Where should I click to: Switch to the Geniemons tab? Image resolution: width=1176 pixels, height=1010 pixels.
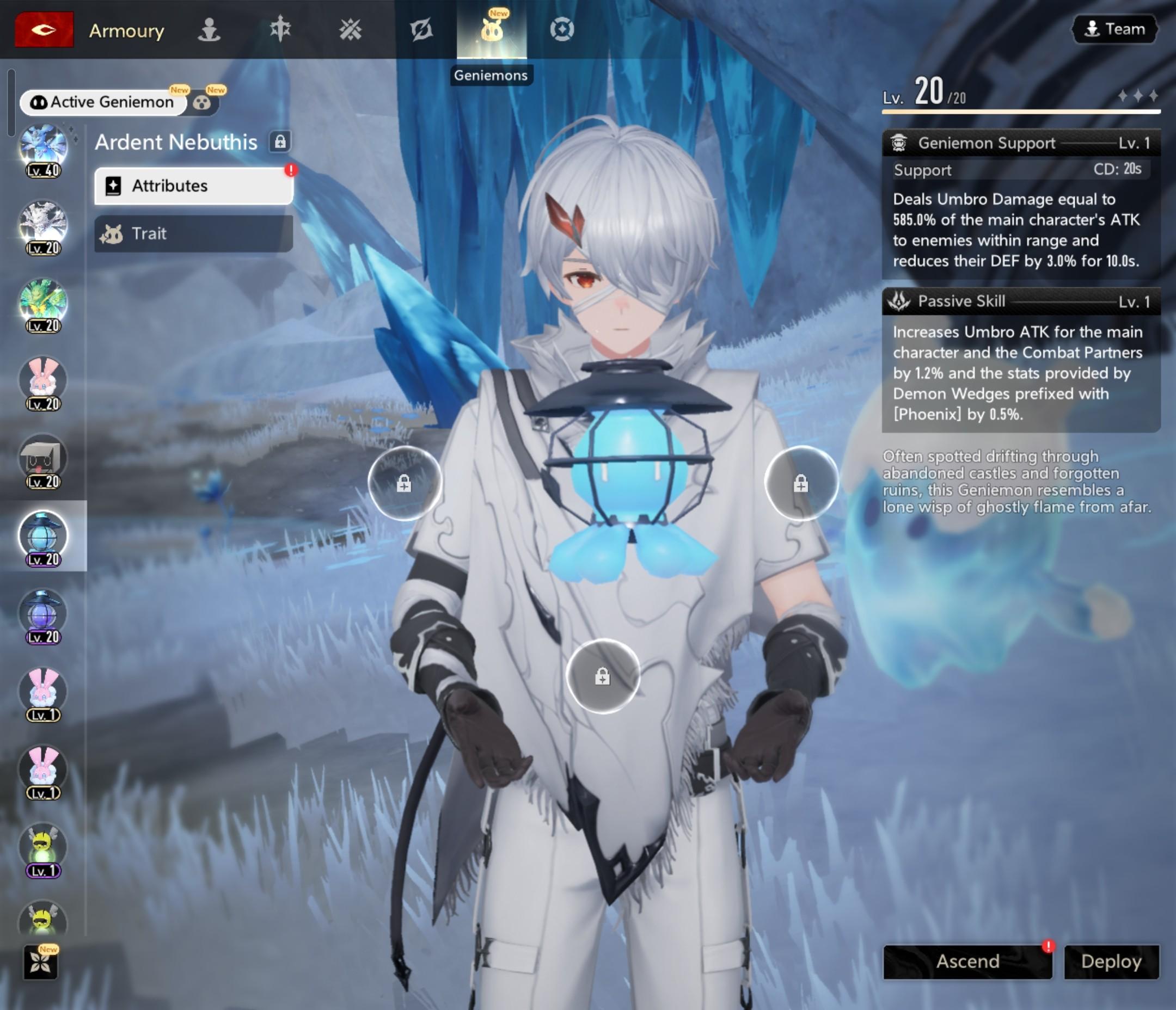pos(492,30)
